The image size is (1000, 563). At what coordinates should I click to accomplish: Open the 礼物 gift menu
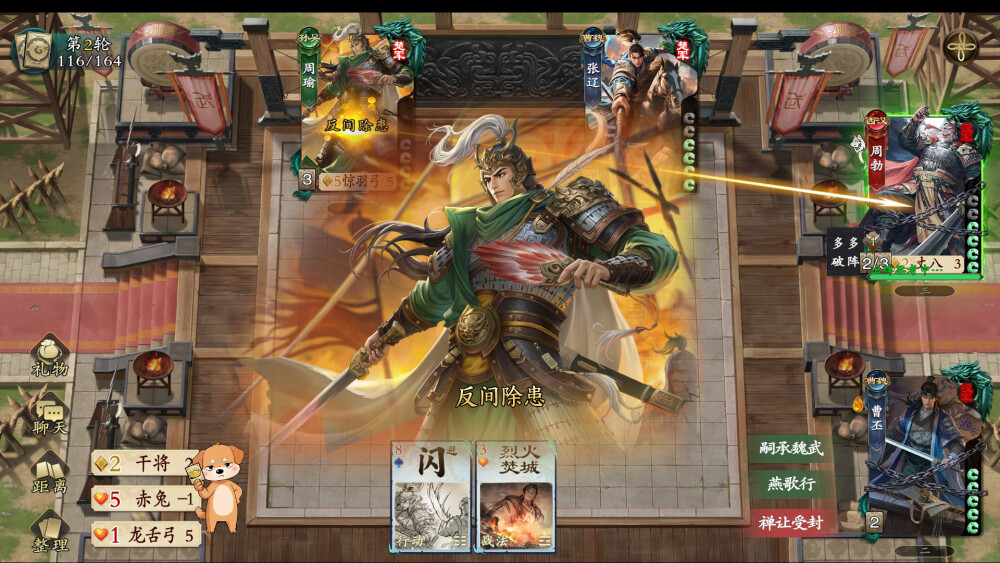click(50, 357)
